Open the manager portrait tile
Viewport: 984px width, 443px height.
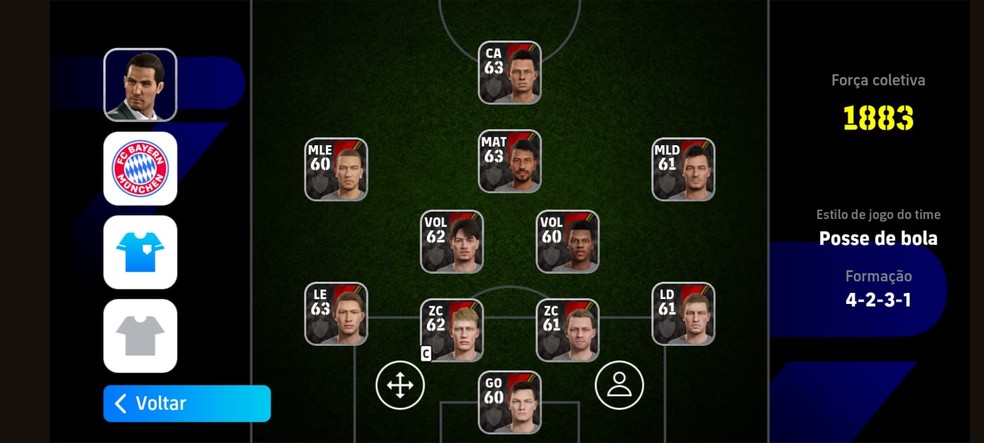[140, 85]
